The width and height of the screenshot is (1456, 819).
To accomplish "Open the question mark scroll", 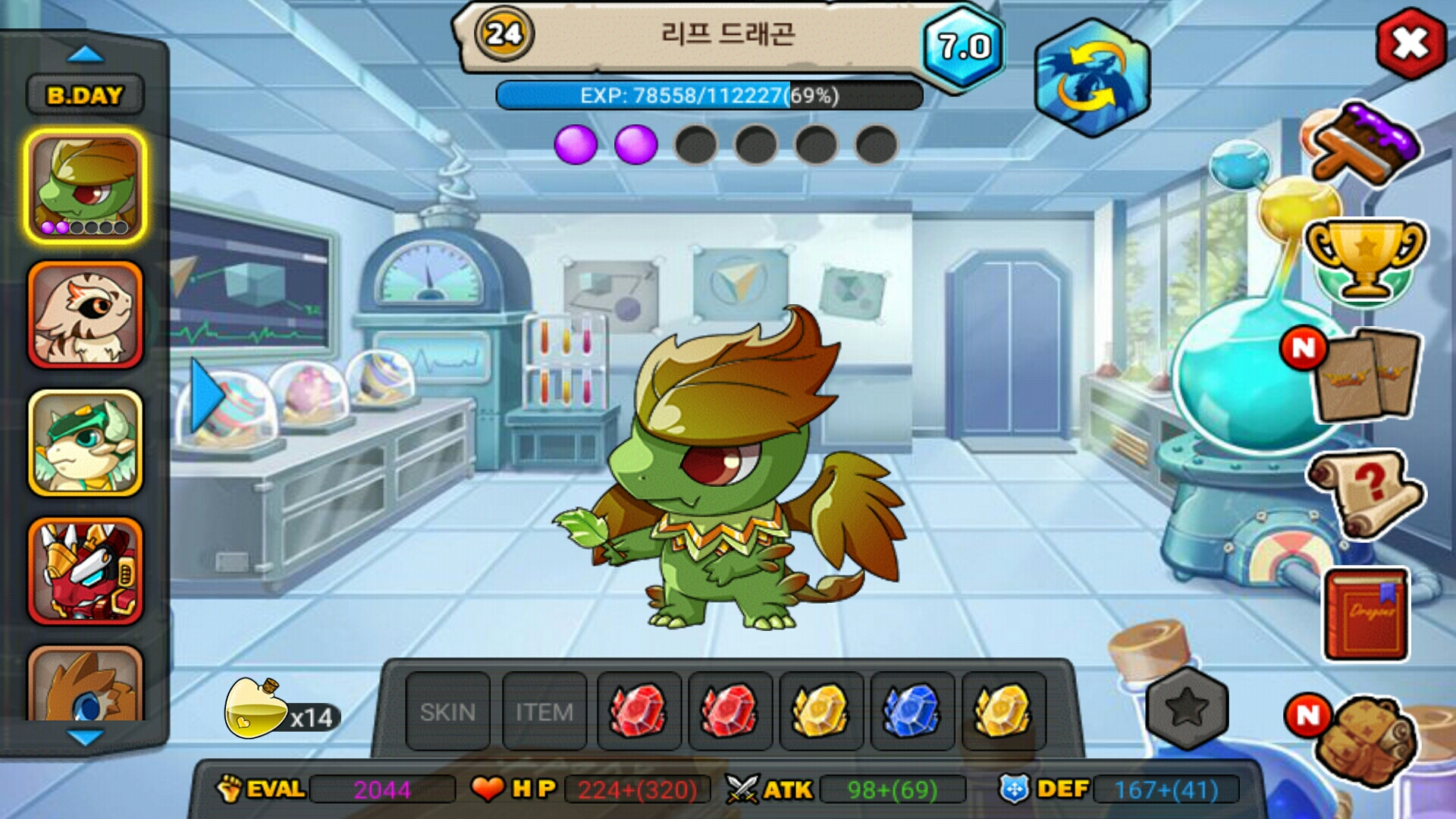I will 1365,493.
